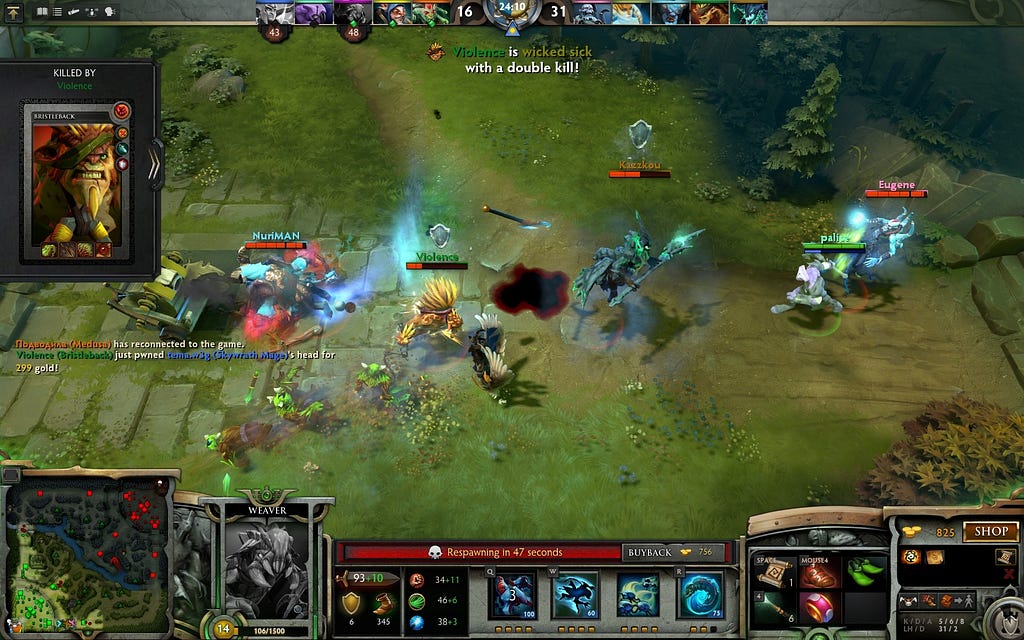Select the boots item in inventory
1024x640 pixels.
[x=818, y=572]
